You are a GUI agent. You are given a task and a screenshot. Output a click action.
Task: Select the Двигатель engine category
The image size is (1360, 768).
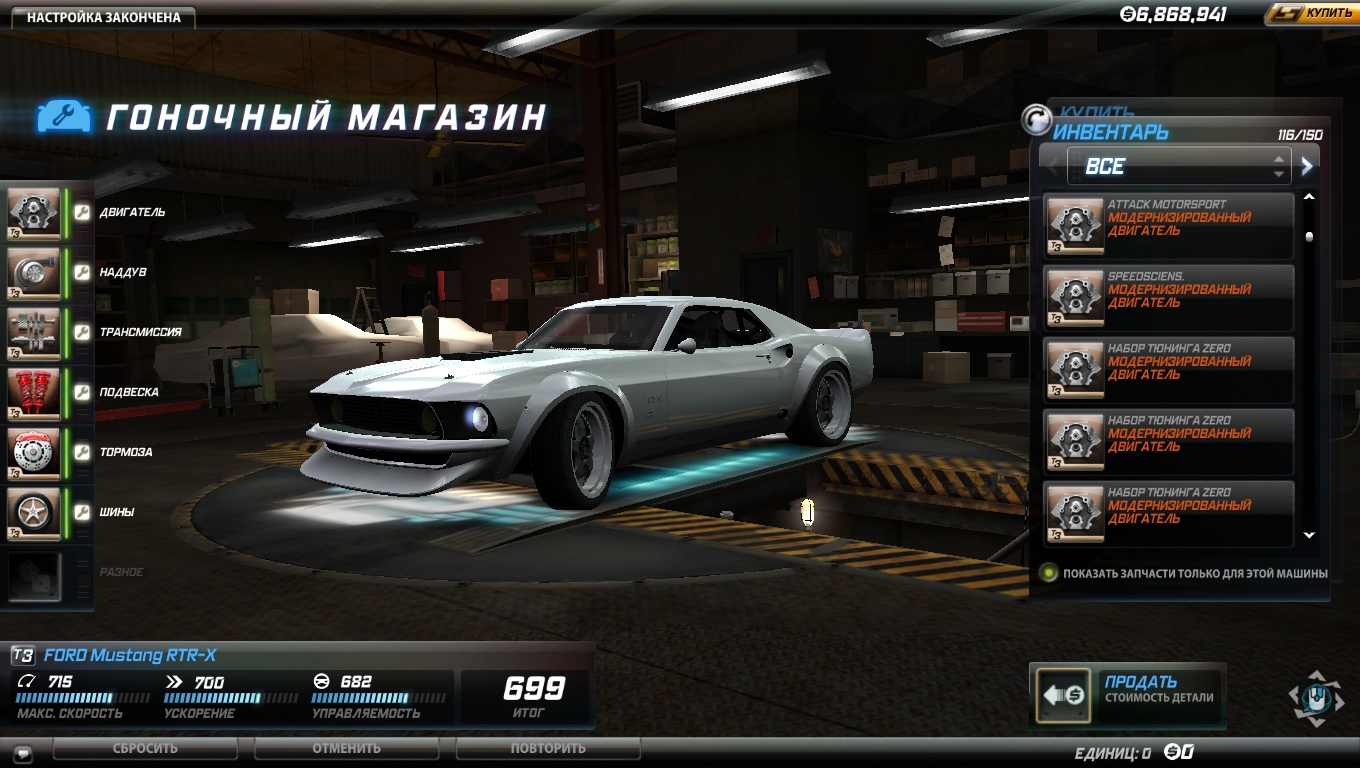coord(36,212)
